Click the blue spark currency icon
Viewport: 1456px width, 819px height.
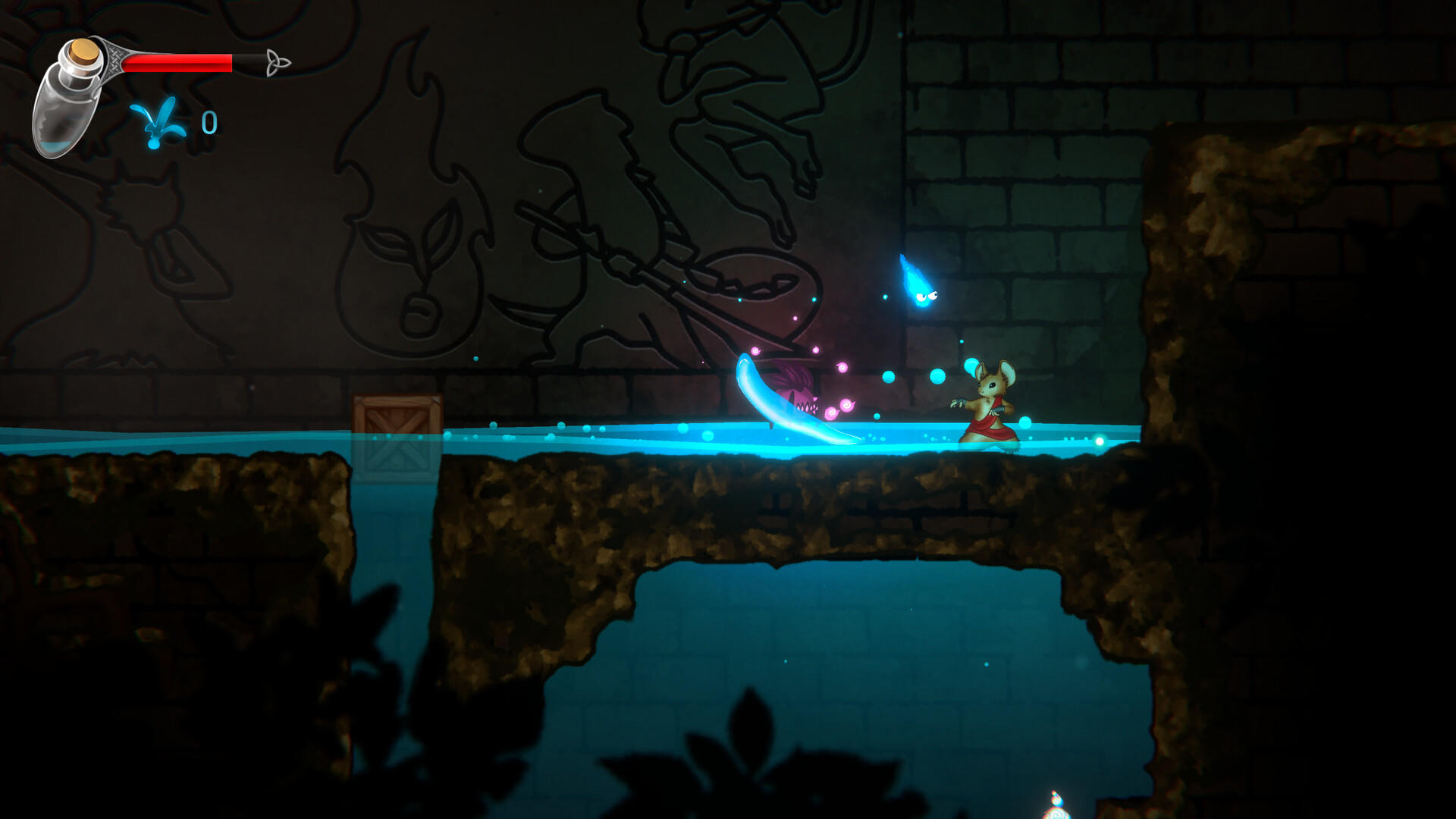point(155,121)
